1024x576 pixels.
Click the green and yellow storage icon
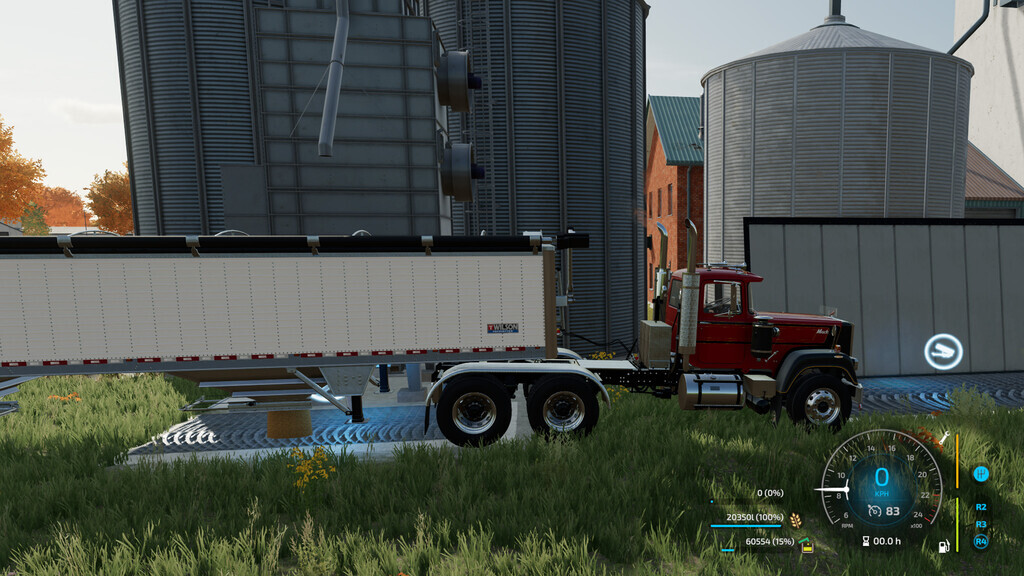coord(805,545)
